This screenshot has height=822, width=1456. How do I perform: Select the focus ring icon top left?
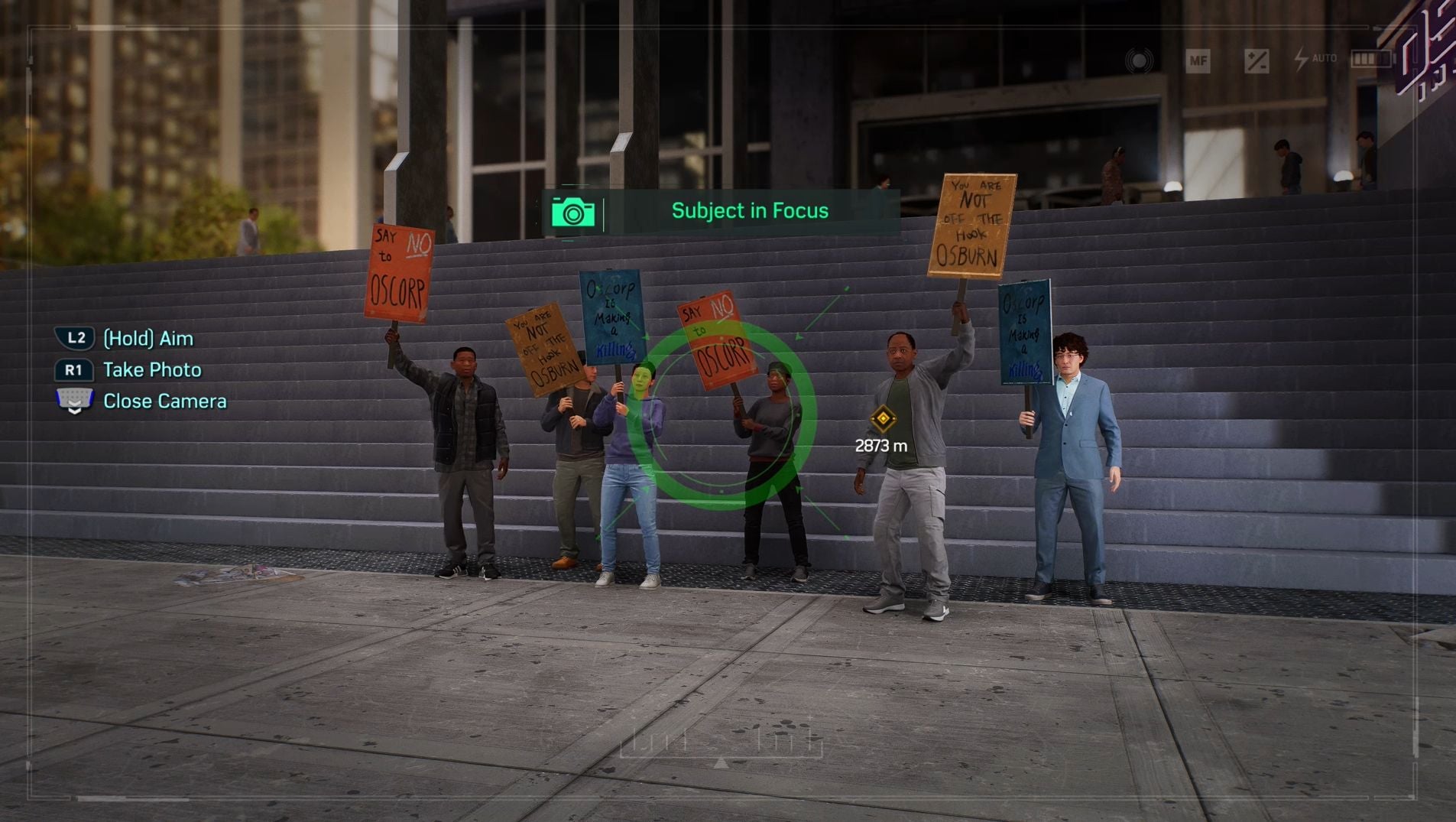tap(1139, 59)
